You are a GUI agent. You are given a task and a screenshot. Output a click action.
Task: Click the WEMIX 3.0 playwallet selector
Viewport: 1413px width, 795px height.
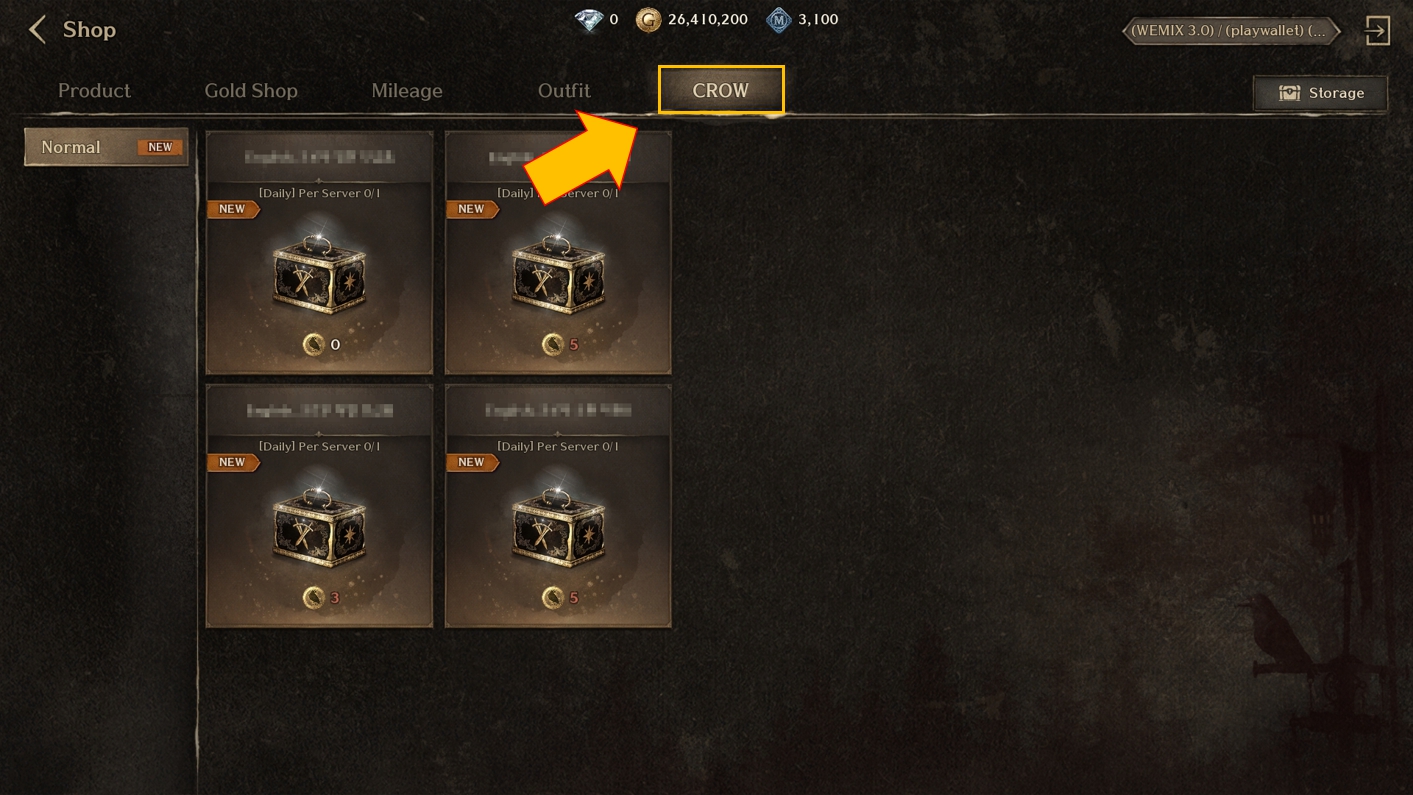[1231, 31]
